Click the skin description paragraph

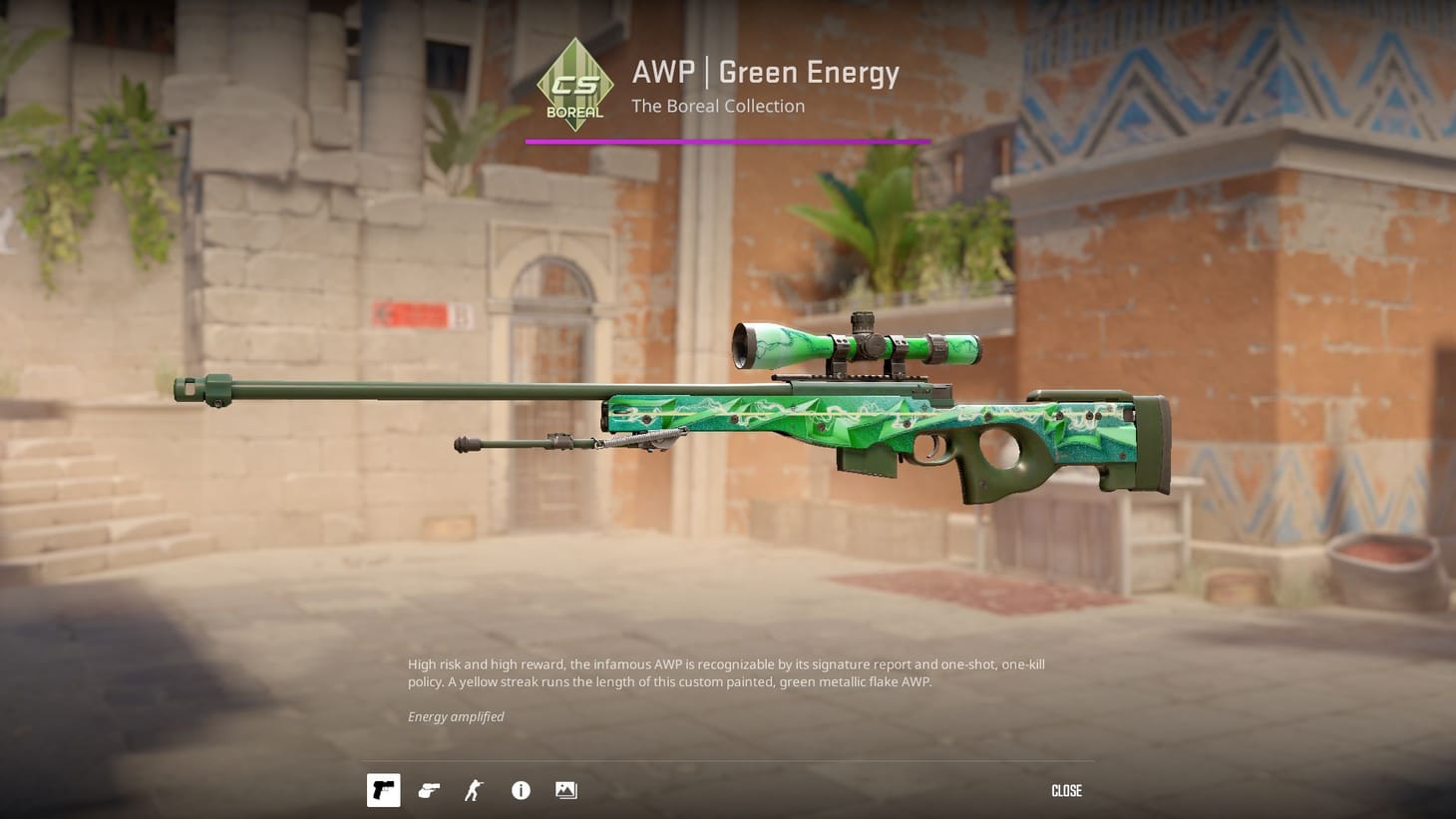728,672
